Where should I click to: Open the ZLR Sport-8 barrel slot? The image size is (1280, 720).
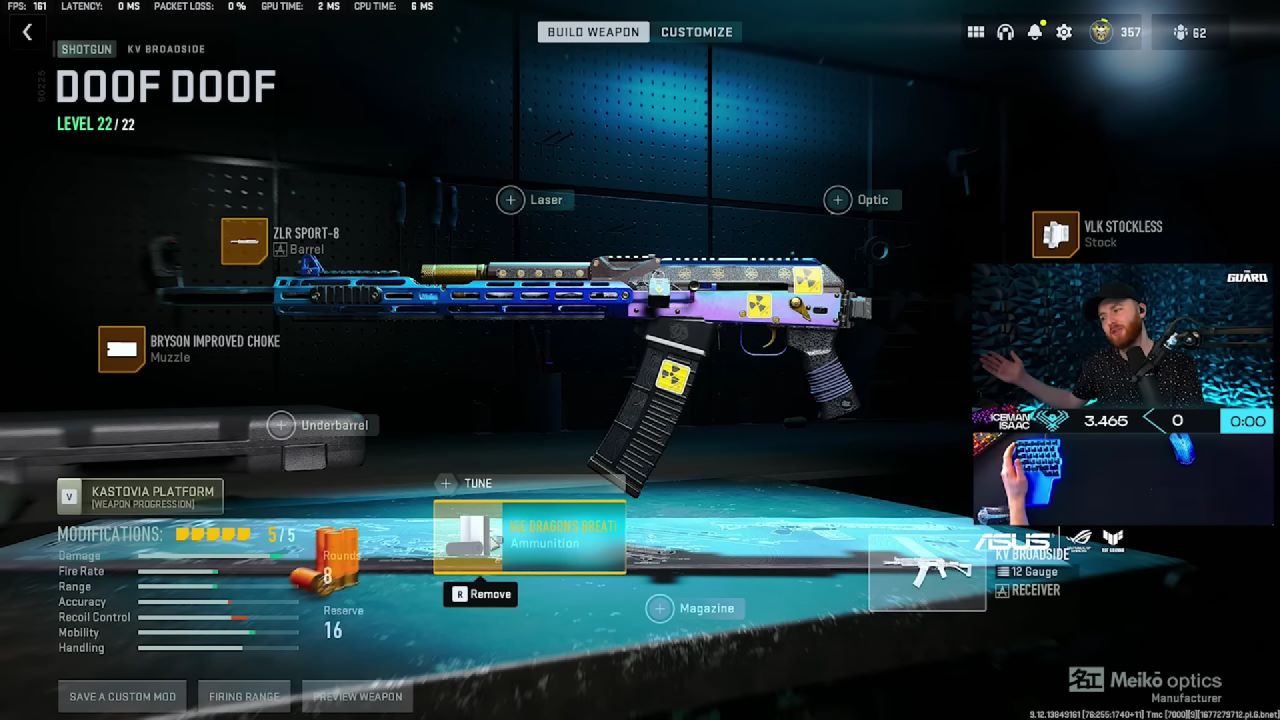pos(244,240)
